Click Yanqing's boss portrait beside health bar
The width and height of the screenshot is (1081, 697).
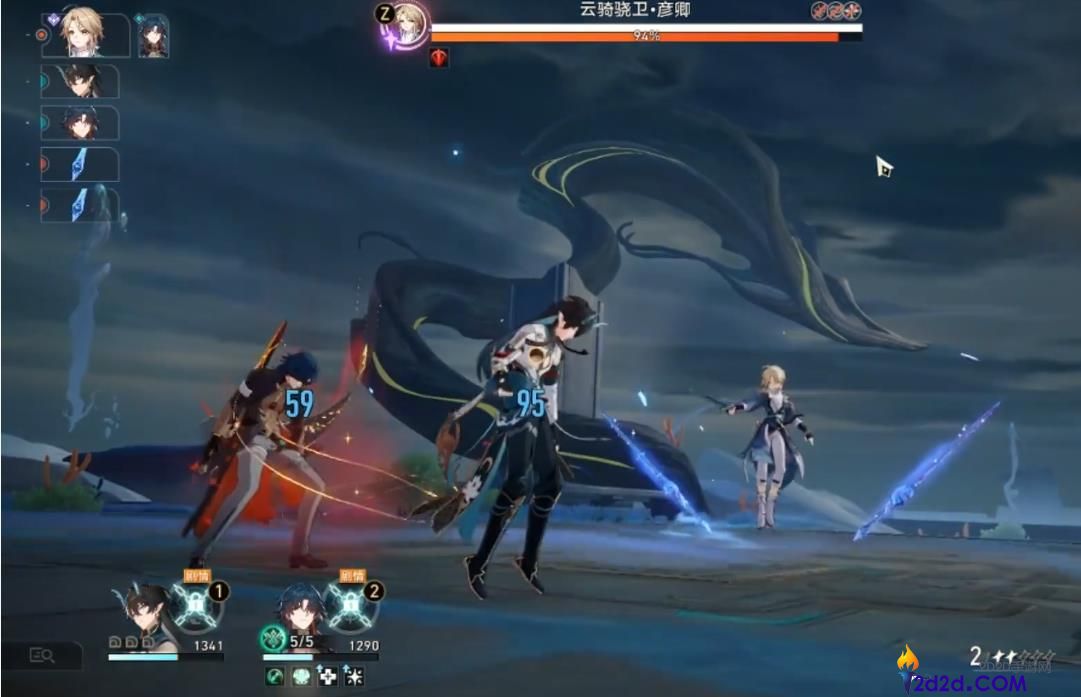[x=407, y=24]
